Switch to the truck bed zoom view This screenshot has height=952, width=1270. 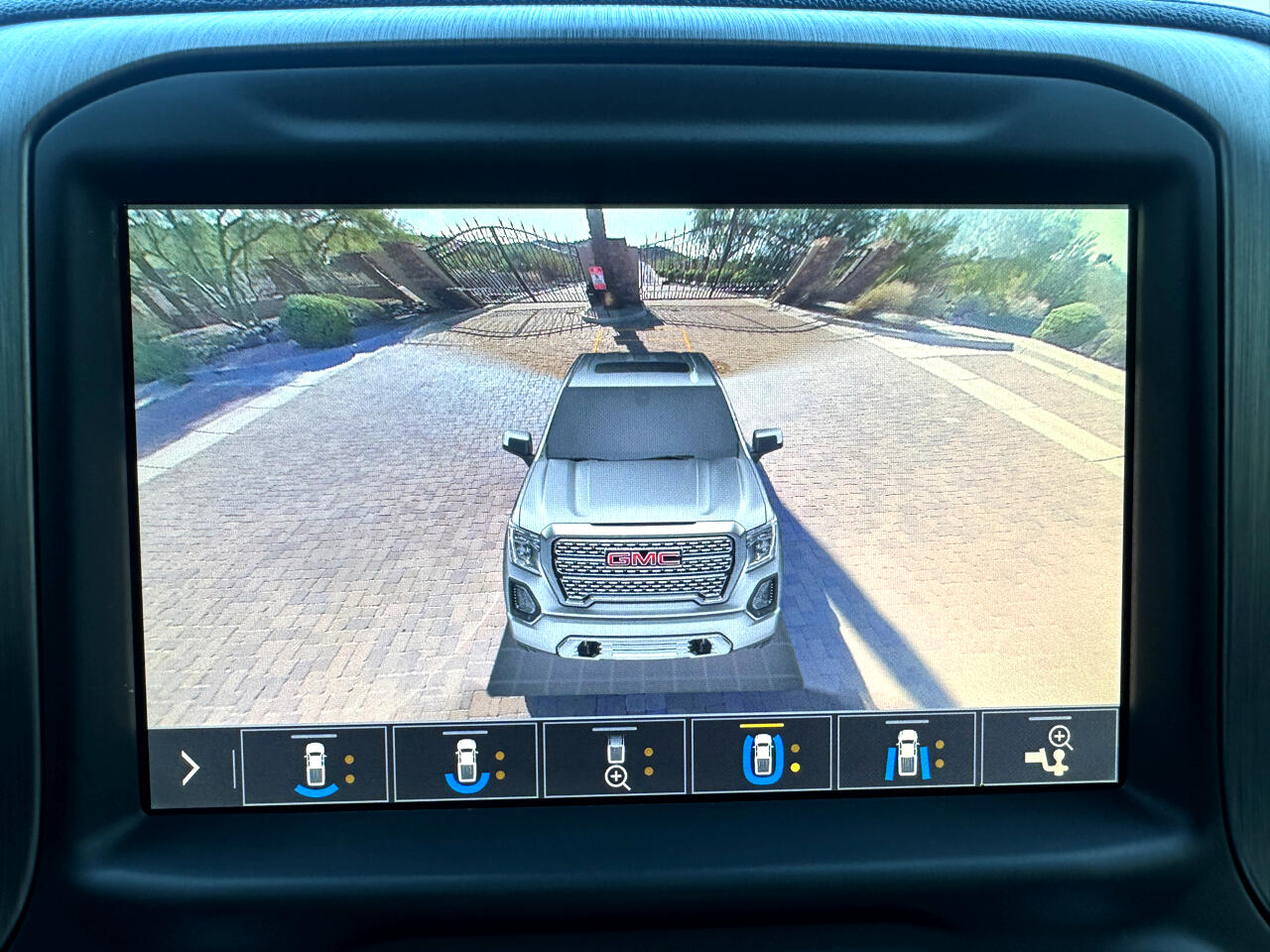(616, 764)
